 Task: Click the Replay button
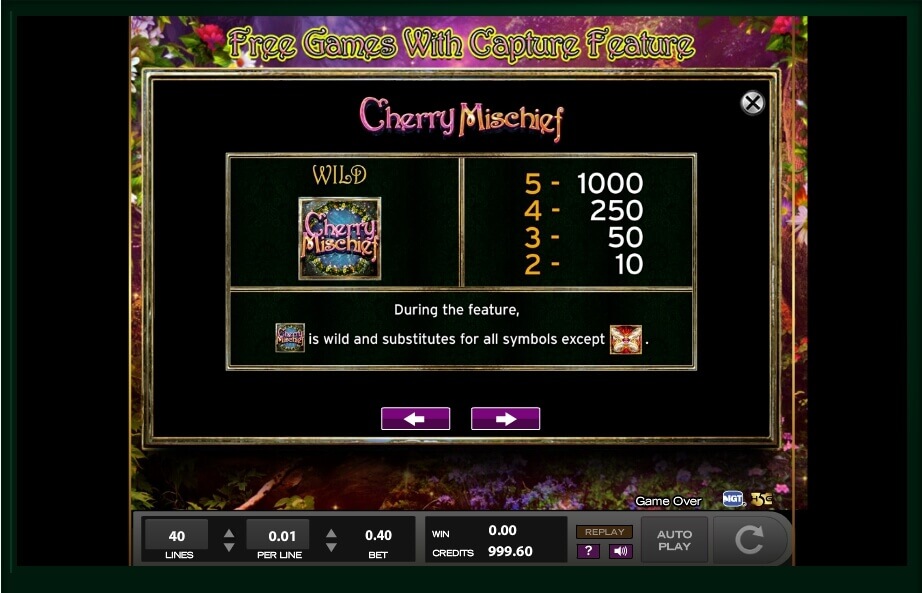pyautogui.click(x=604, y=532)
